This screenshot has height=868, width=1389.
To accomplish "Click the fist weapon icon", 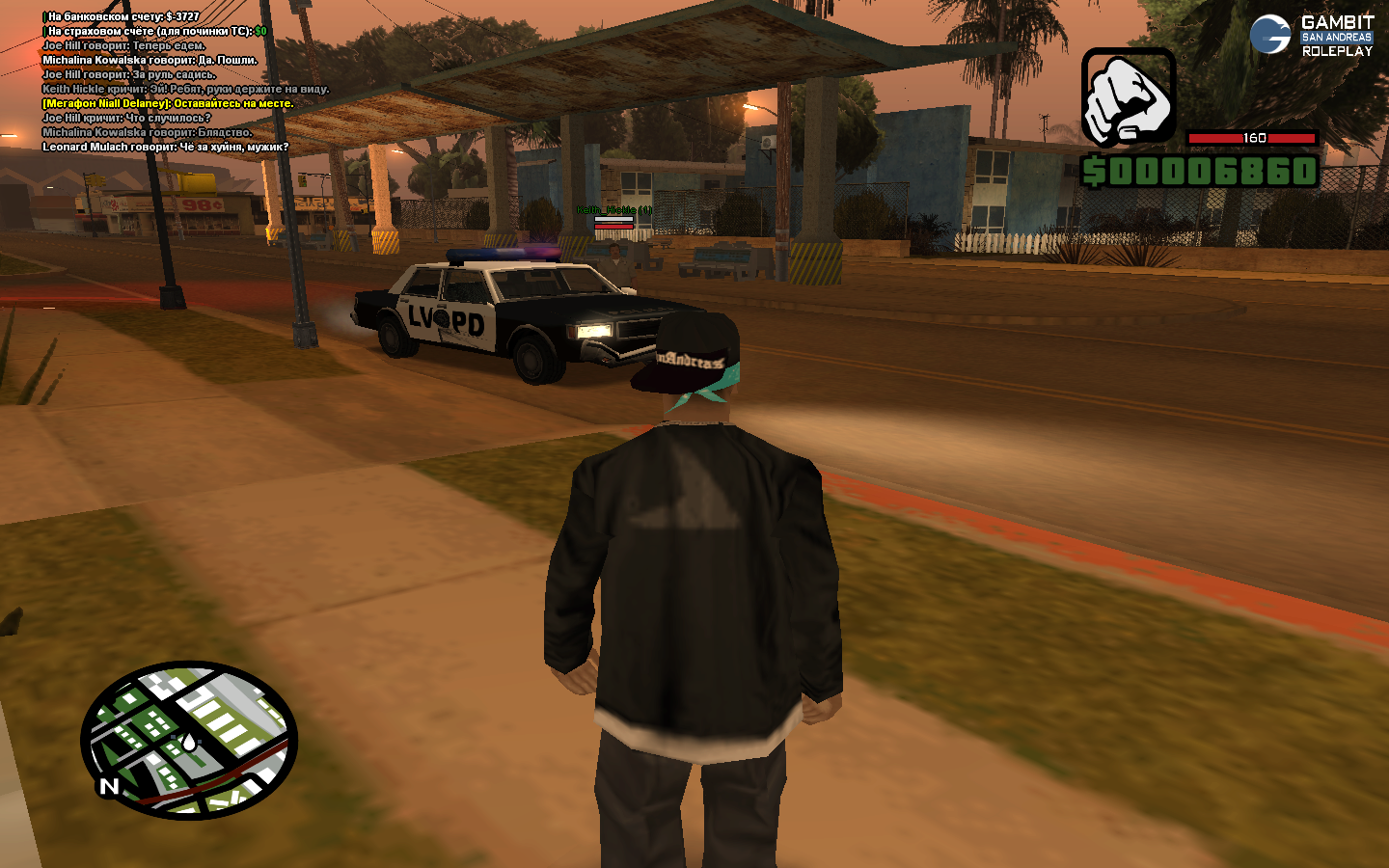I will point(1128,96).
